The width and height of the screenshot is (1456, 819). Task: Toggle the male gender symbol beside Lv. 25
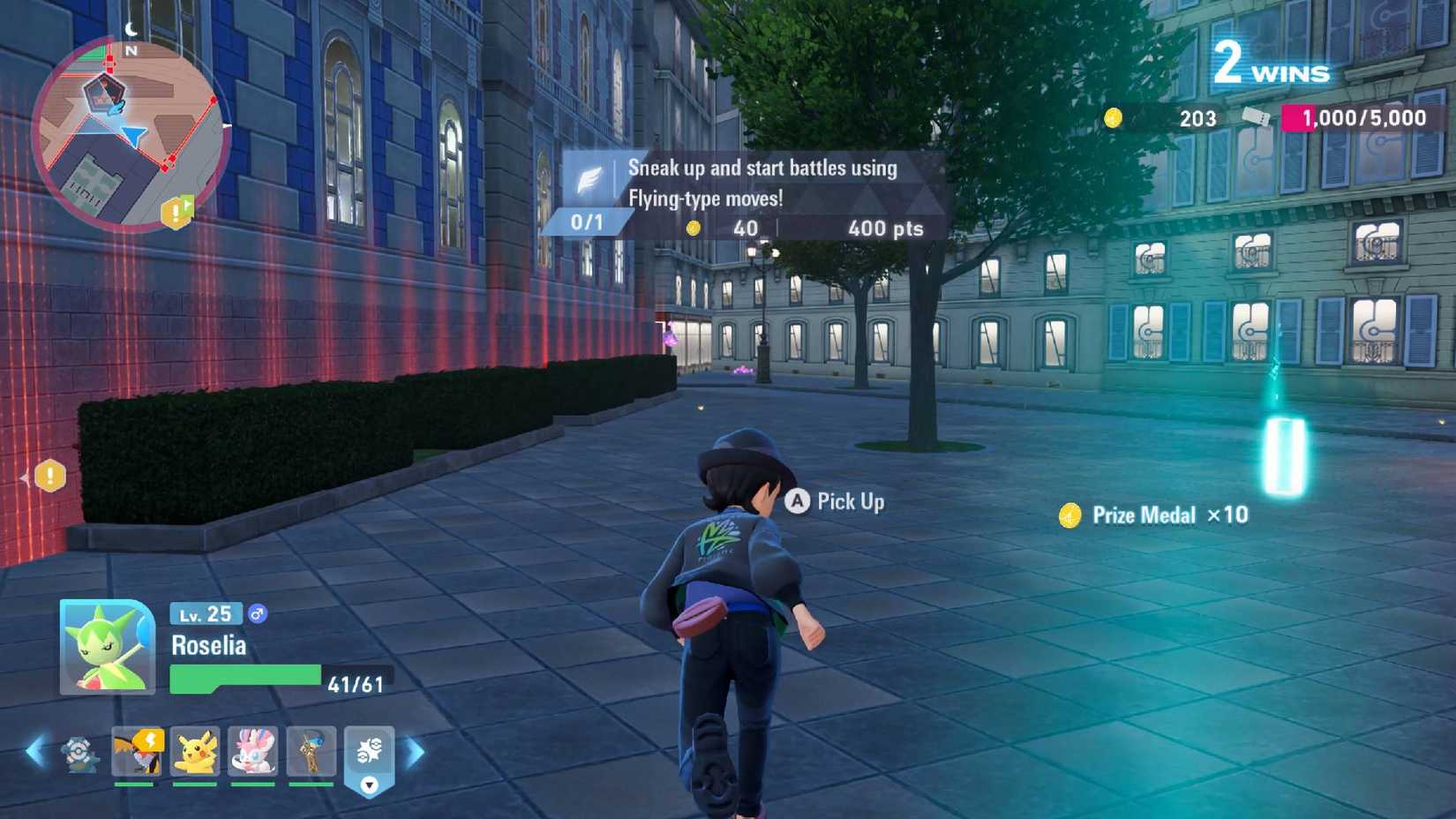coord(256,614)
